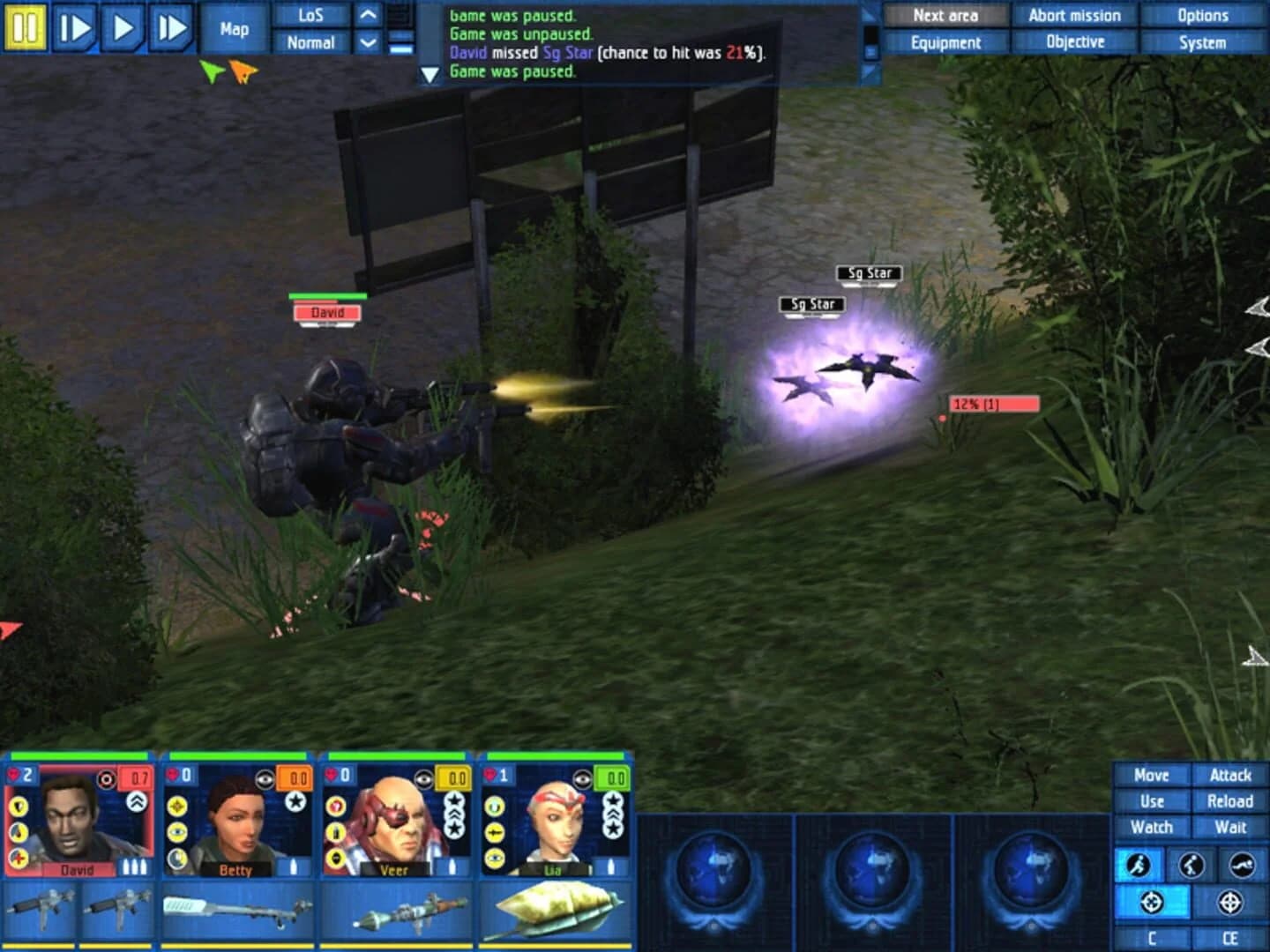This screenshot has height=952, width=1270.
Task: Click the ammo clip icon beside David's name
Action: 135,866
